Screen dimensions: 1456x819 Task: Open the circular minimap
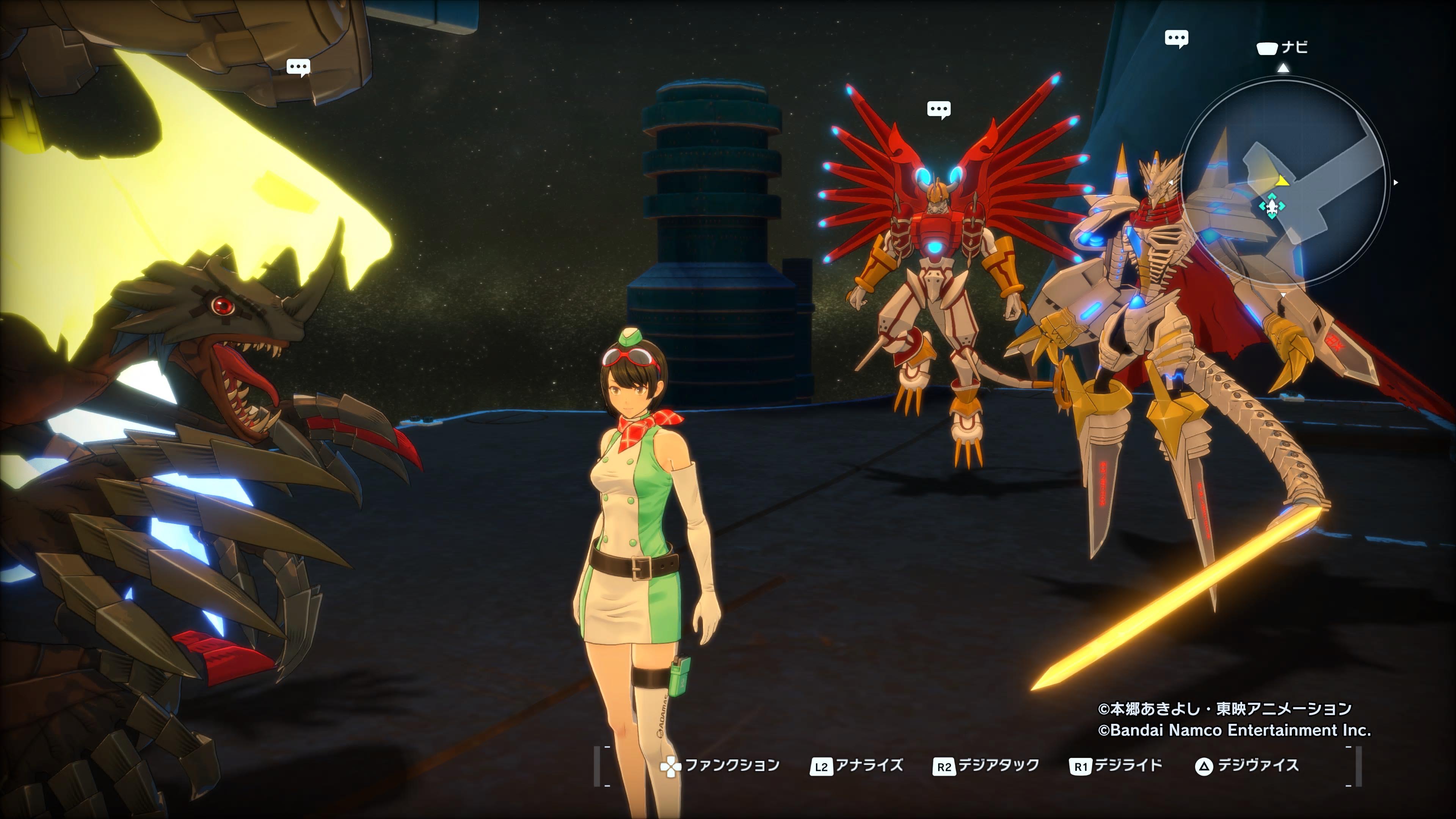click(1283, 182)
